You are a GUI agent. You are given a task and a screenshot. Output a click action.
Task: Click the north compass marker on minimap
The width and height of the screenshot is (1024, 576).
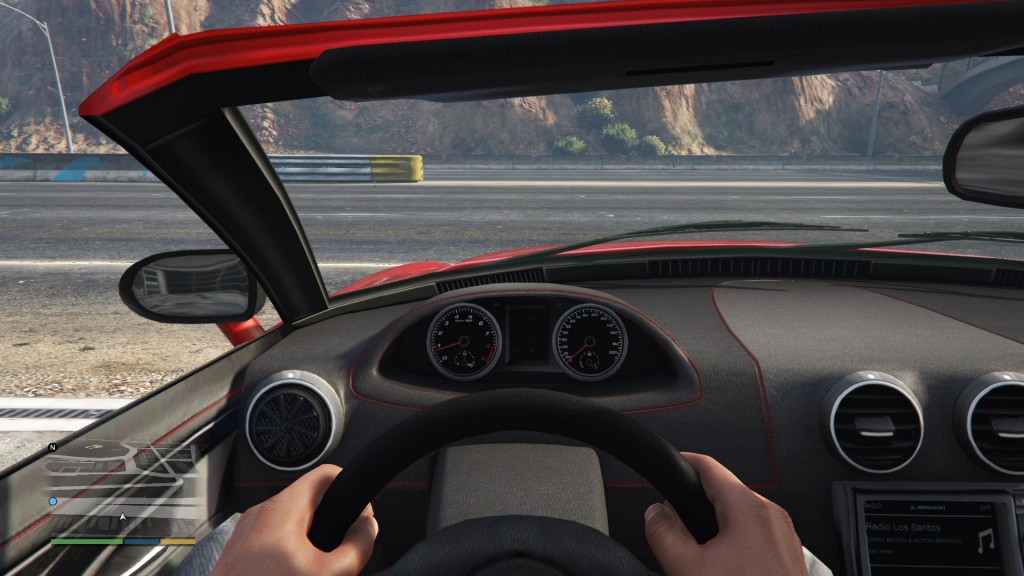coord(53,447)
